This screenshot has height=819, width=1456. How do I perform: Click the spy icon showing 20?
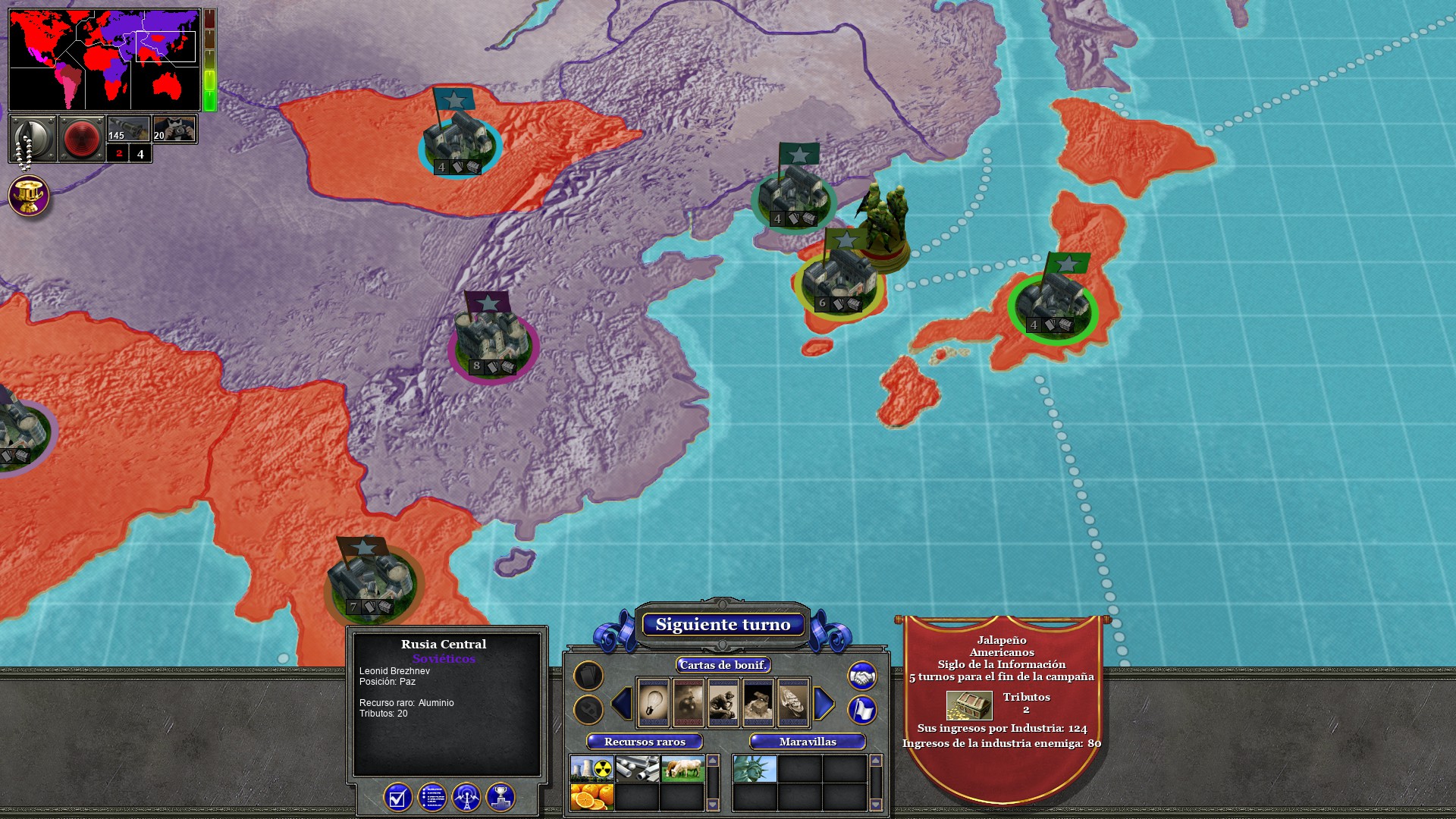[x=175, y=129]
